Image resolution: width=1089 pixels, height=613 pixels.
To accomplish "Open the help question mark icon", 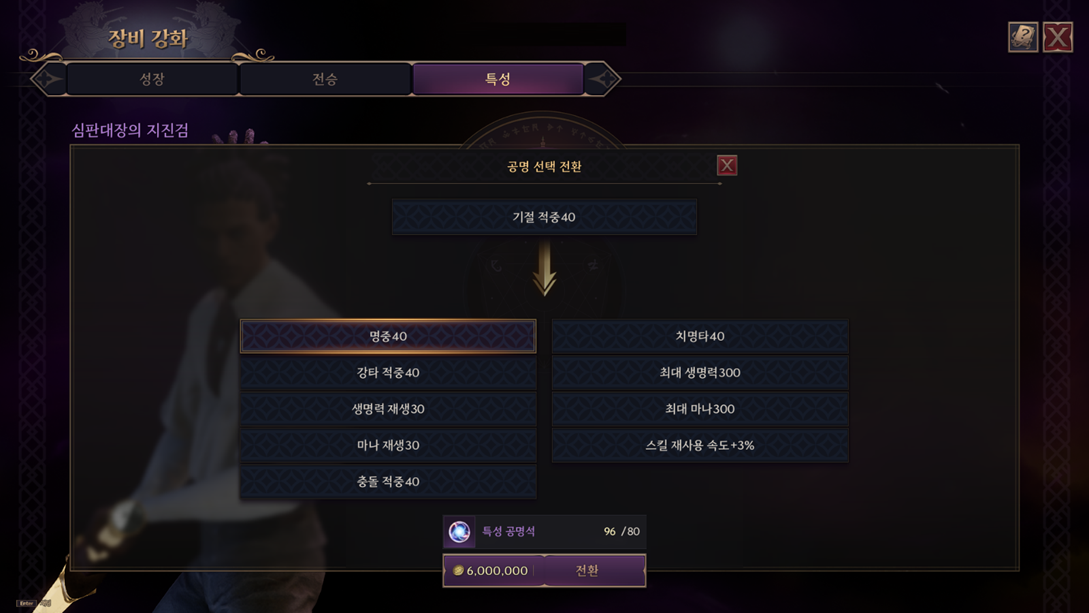I will (1022, 37).
